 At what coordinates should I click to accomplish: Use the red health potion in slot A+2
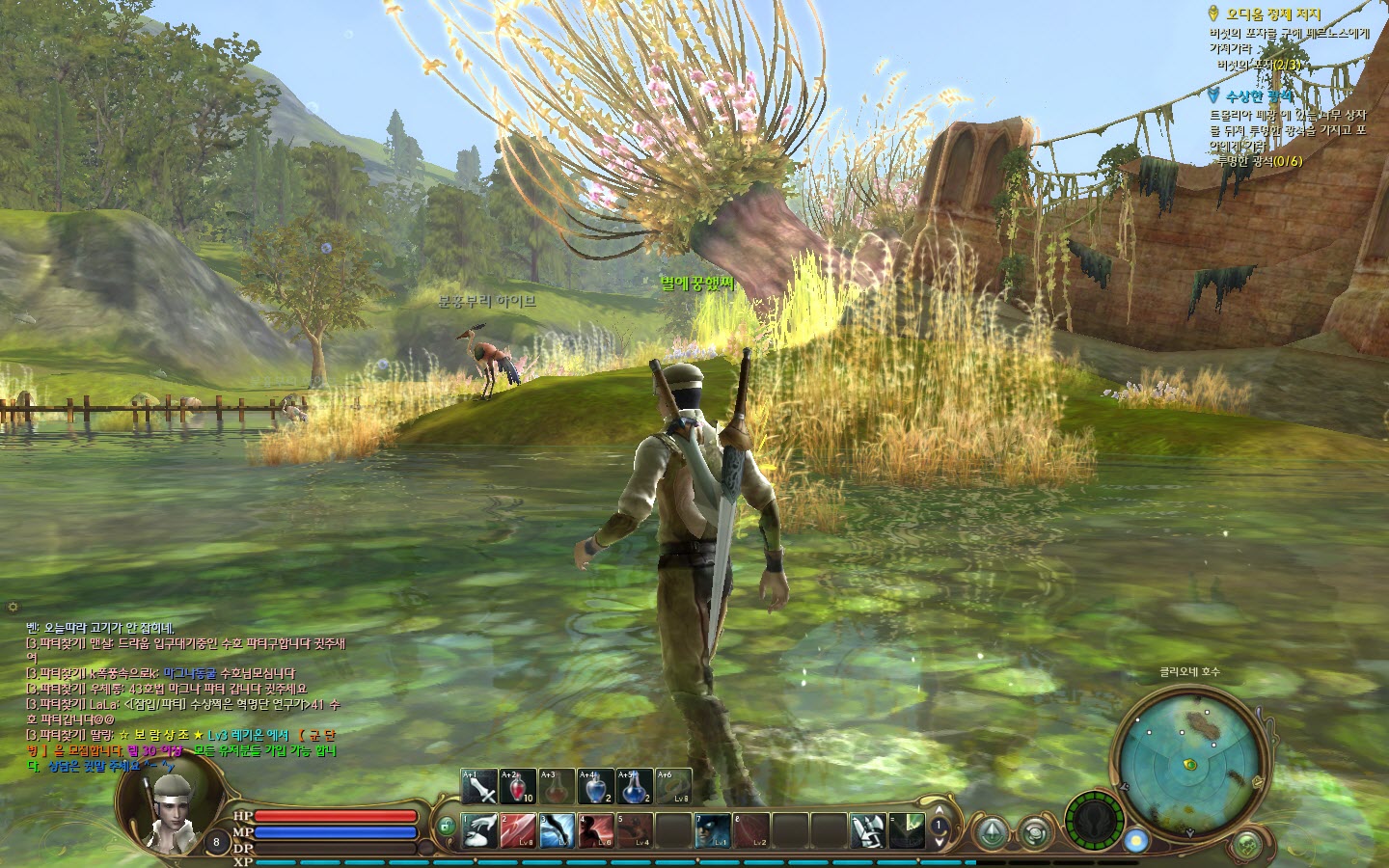pos(518,787)
